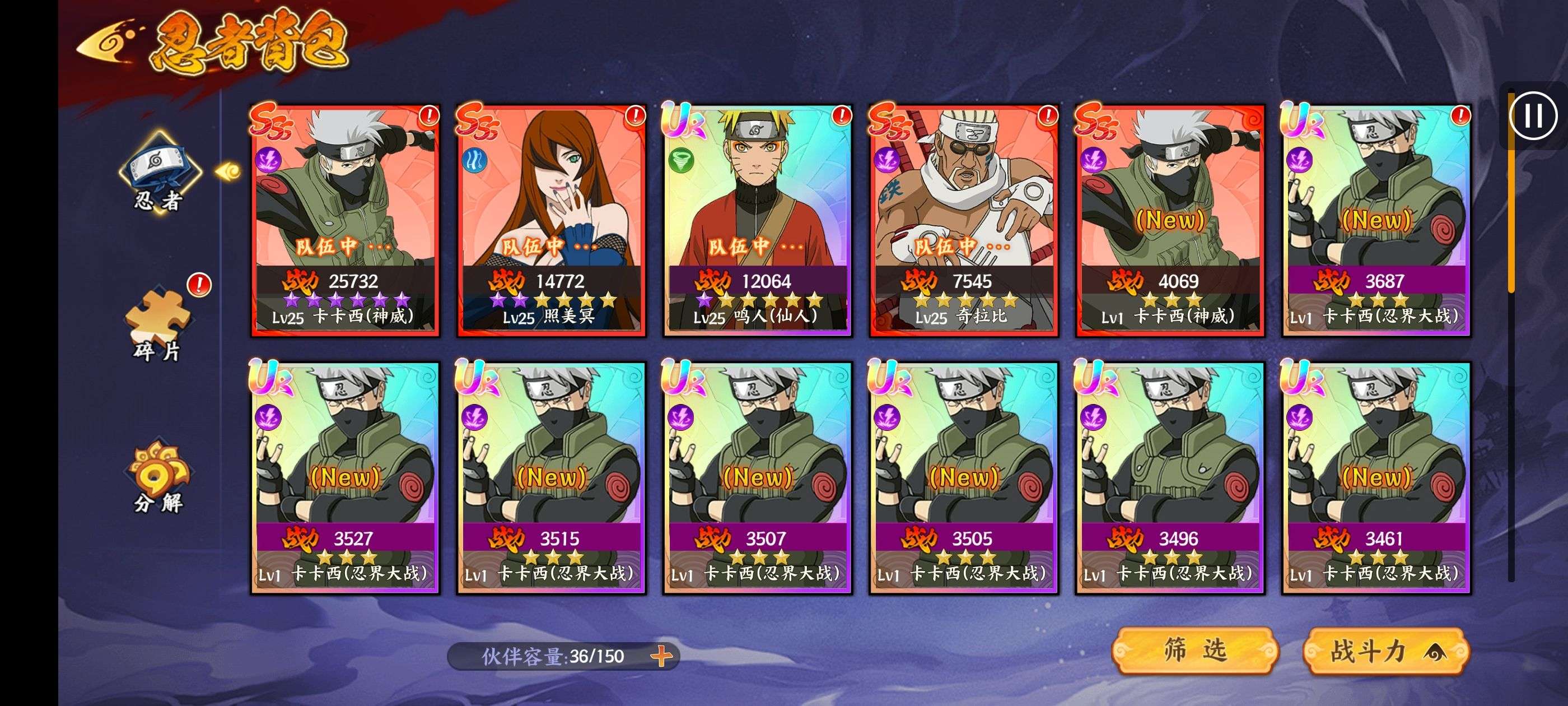Select the 卡卡西(忍界大战) card with 3461 power
Image resolution: width=1568 pixels, height=706 pixels.
(x=1376, y=477)
